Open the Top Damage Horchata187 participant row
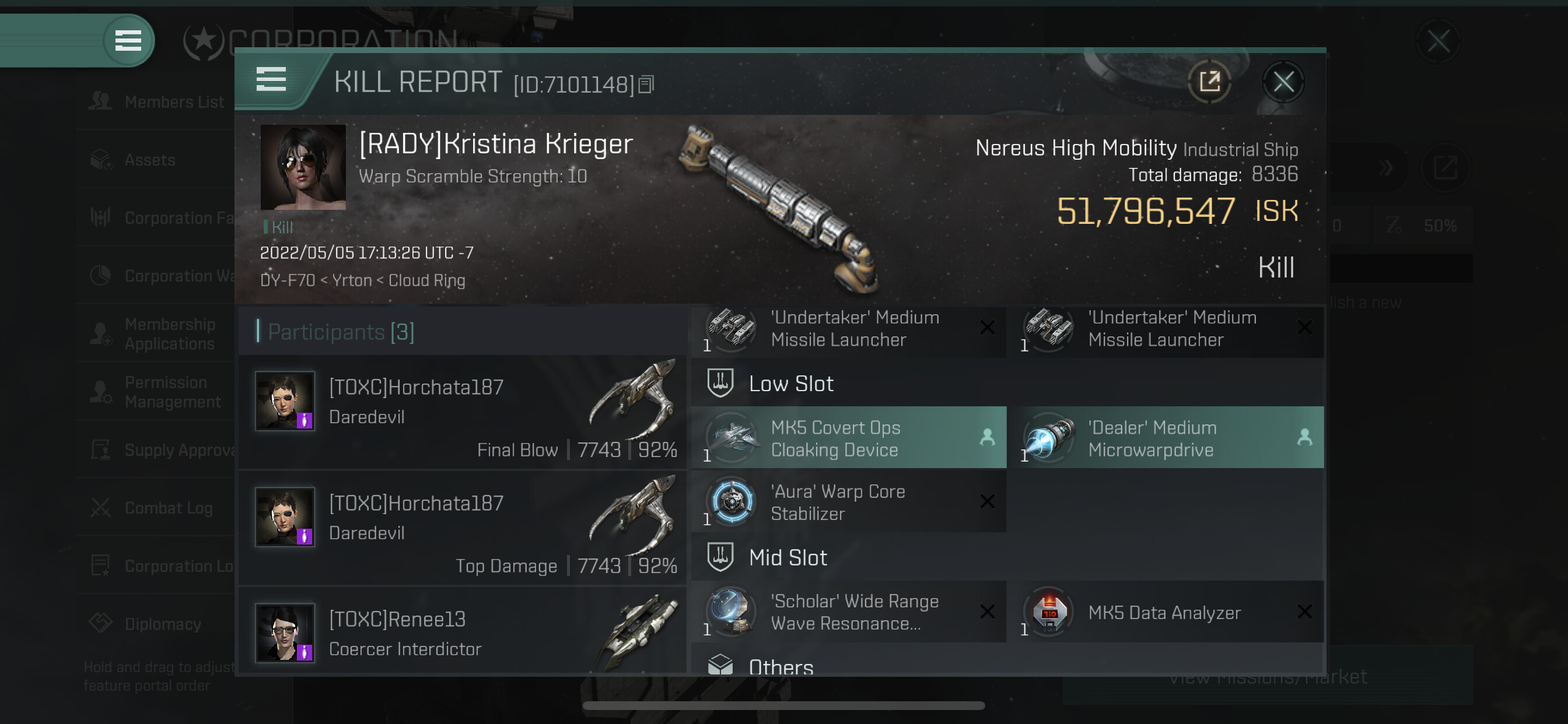Image resolution: width=1568 pixels, height=724 pixels. [464, 528]
